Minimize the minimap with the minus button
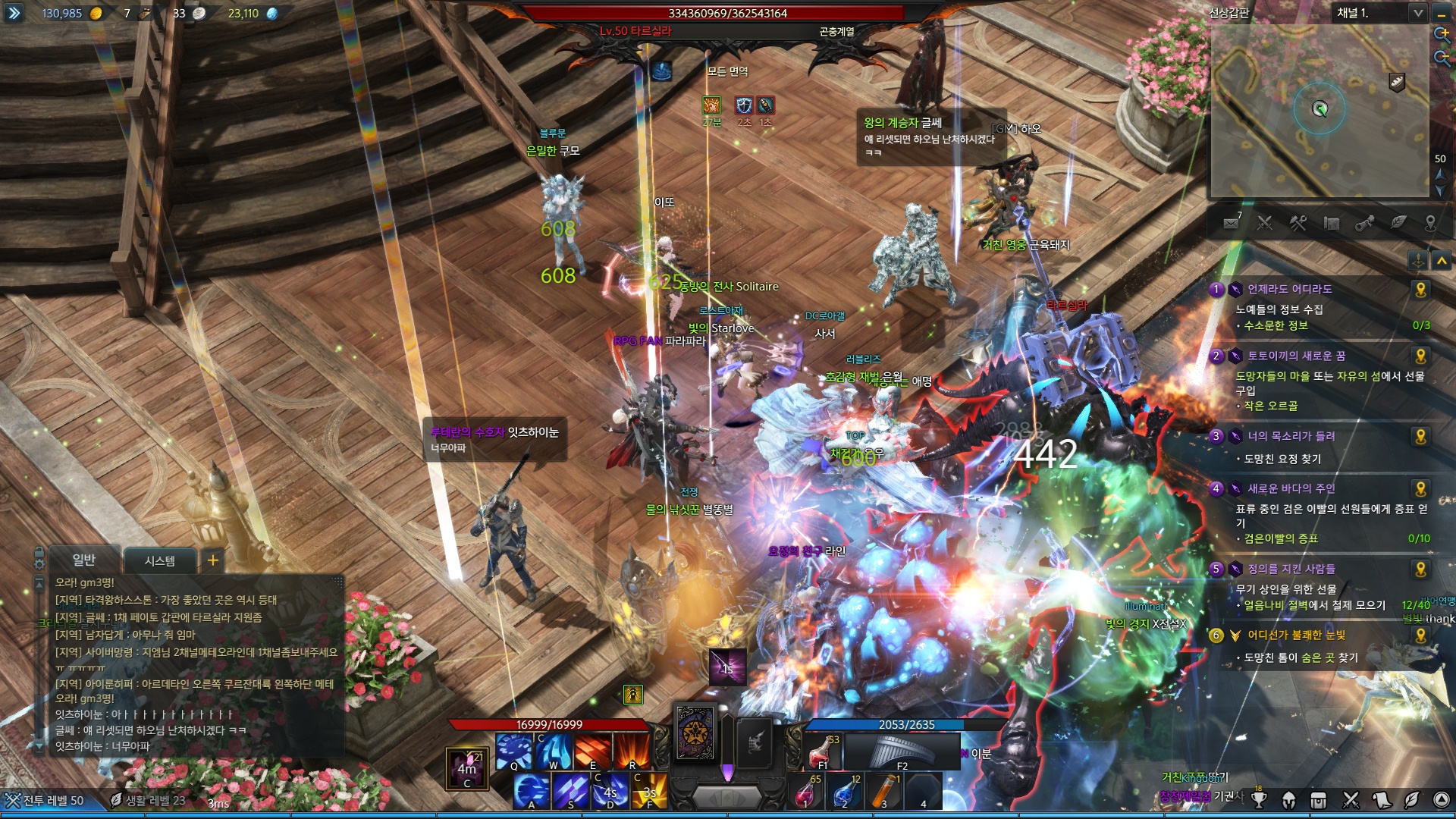 click(1442, 13)
